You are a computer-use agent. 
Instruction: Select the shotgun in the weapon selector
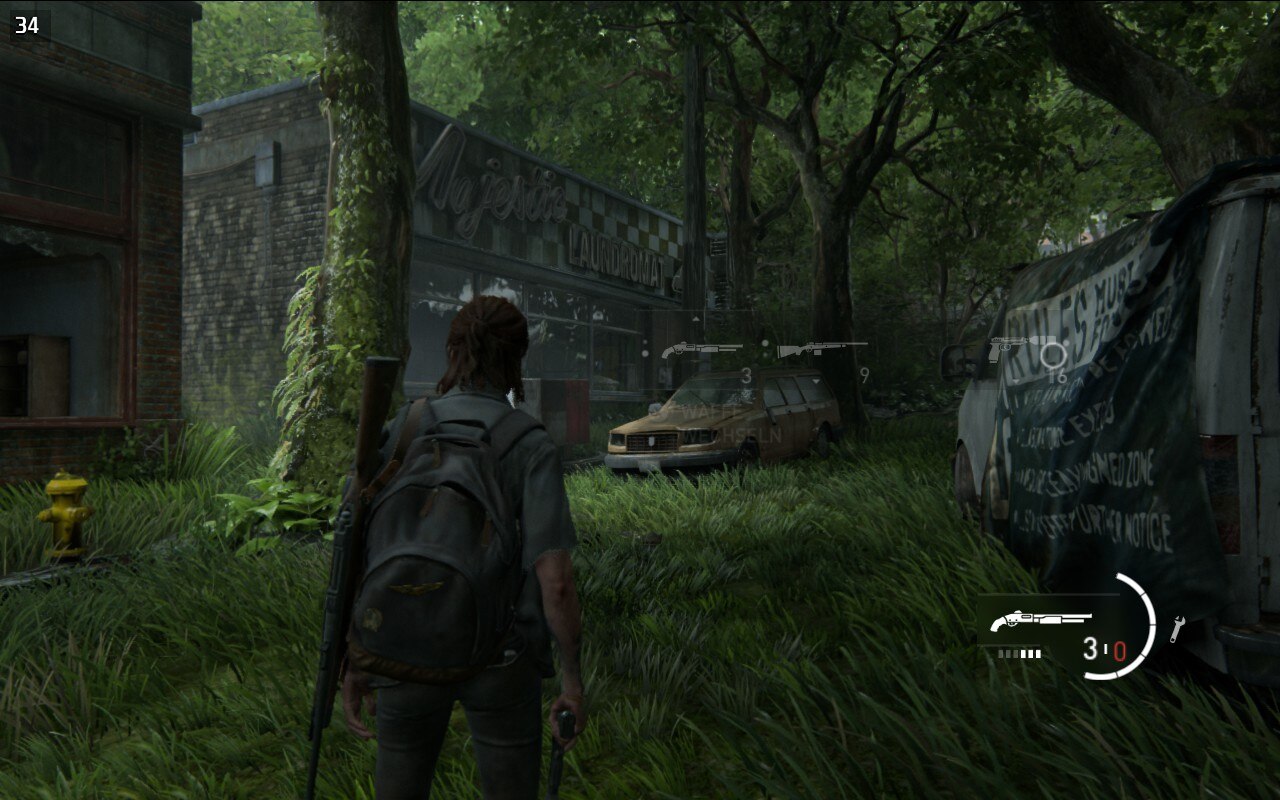701,350
